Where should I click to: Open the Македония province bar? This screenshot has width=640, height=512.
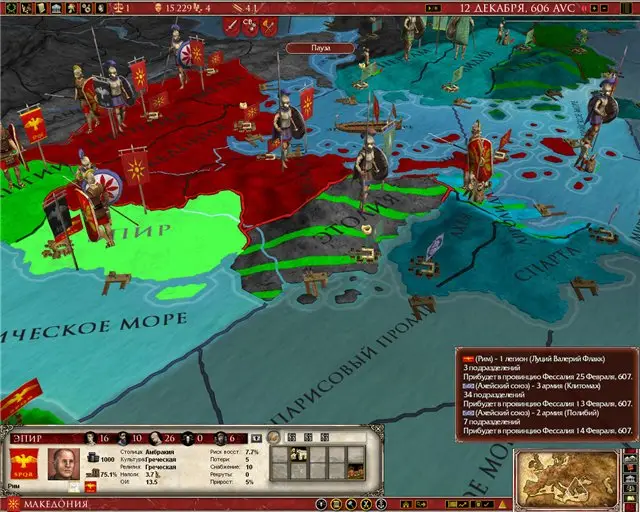pyautogui.click(x=60, y=502)
